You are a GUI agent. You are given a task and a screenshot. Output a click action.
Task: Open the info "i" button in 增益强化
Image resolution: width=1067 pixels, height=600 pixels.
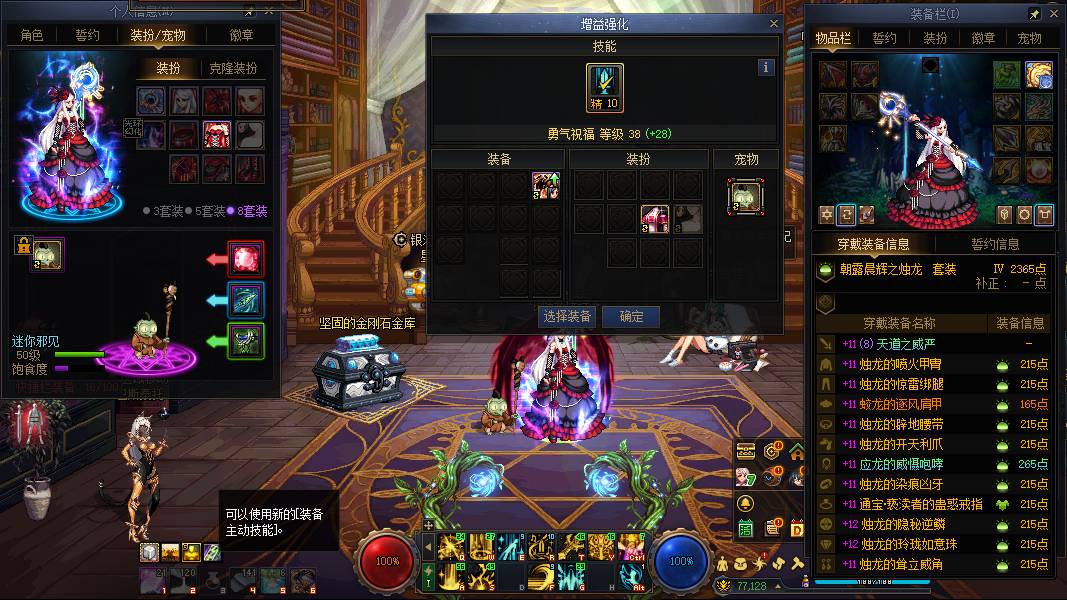point(766,68)
